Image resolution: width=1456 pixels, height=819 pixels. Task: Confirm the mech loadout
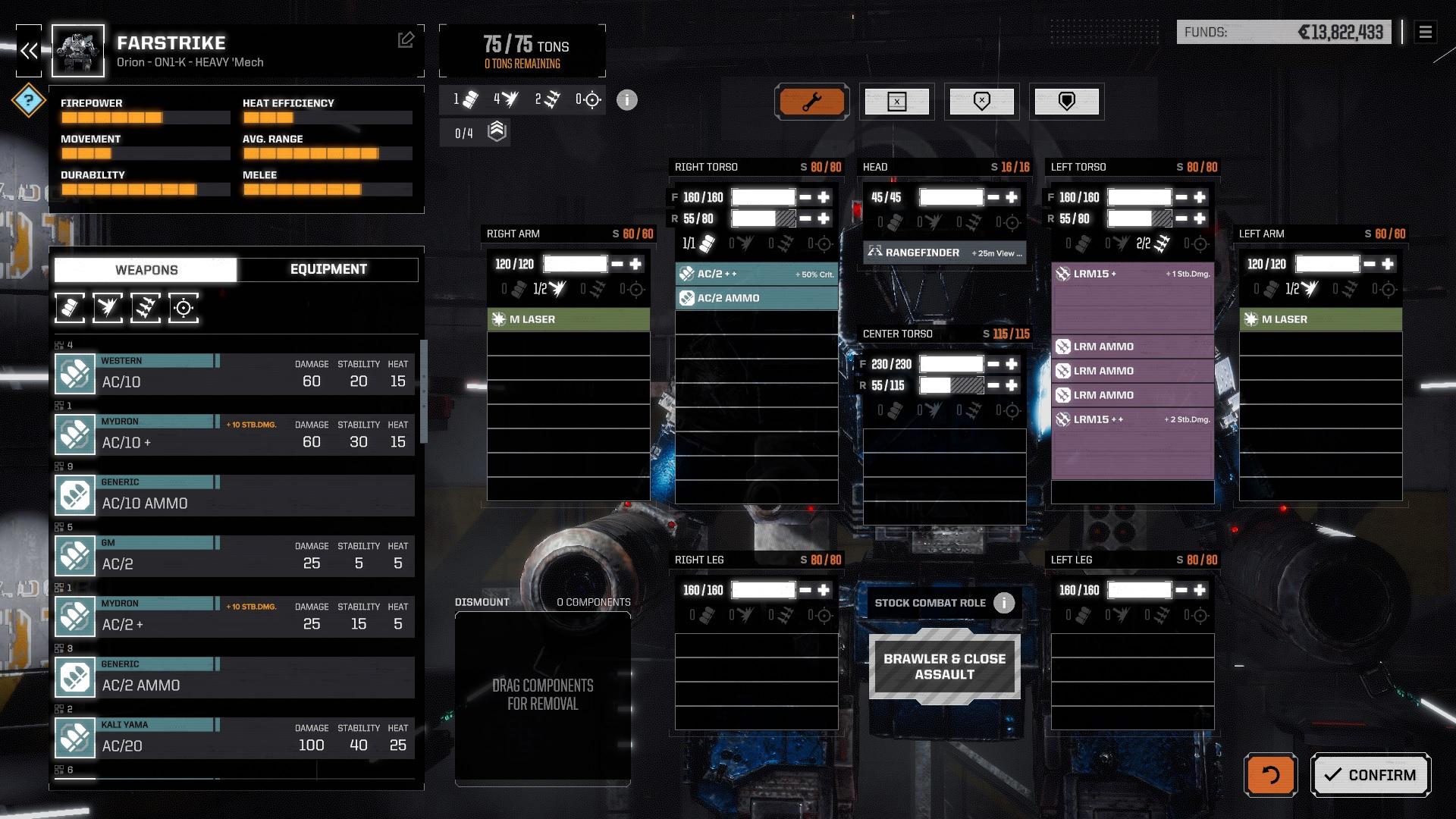1370,775
